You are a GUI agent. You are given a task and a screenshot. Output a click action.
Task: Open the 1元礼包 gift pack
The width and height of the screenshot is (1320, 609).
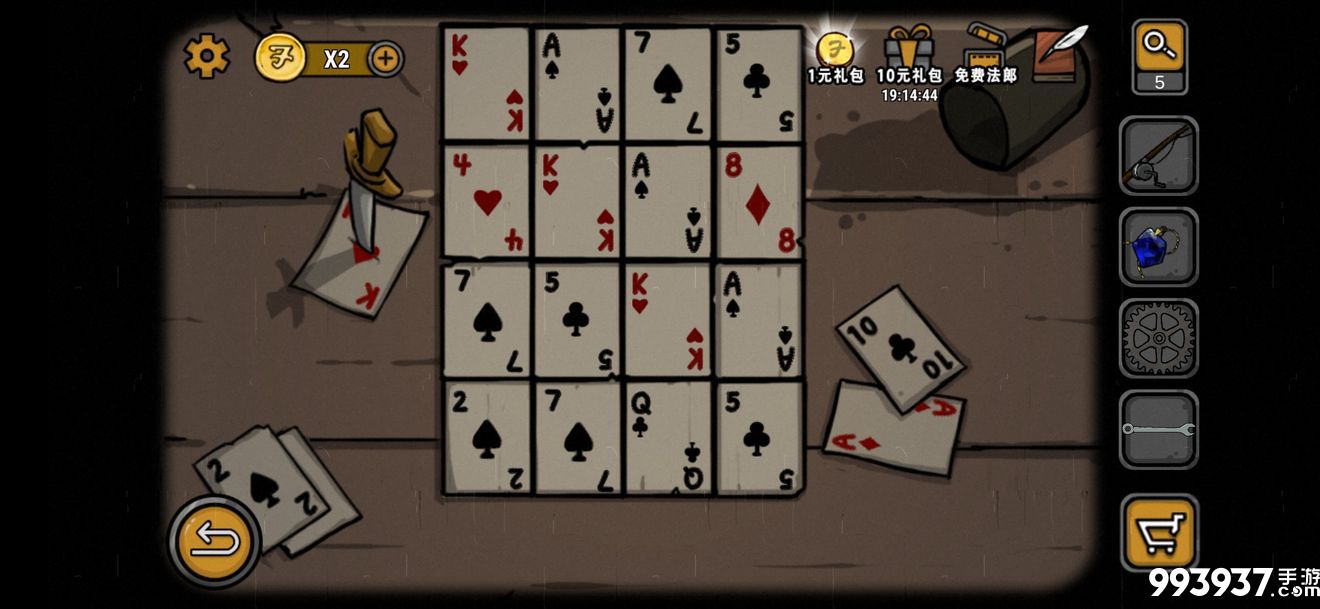click(x=835, y=56)
